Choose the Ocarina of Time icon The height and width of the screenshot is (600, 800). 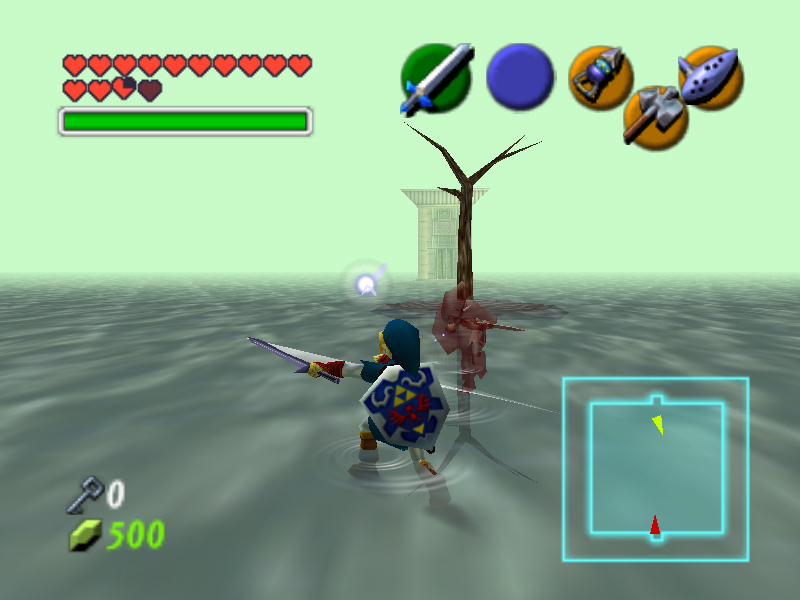pos(710,76)
